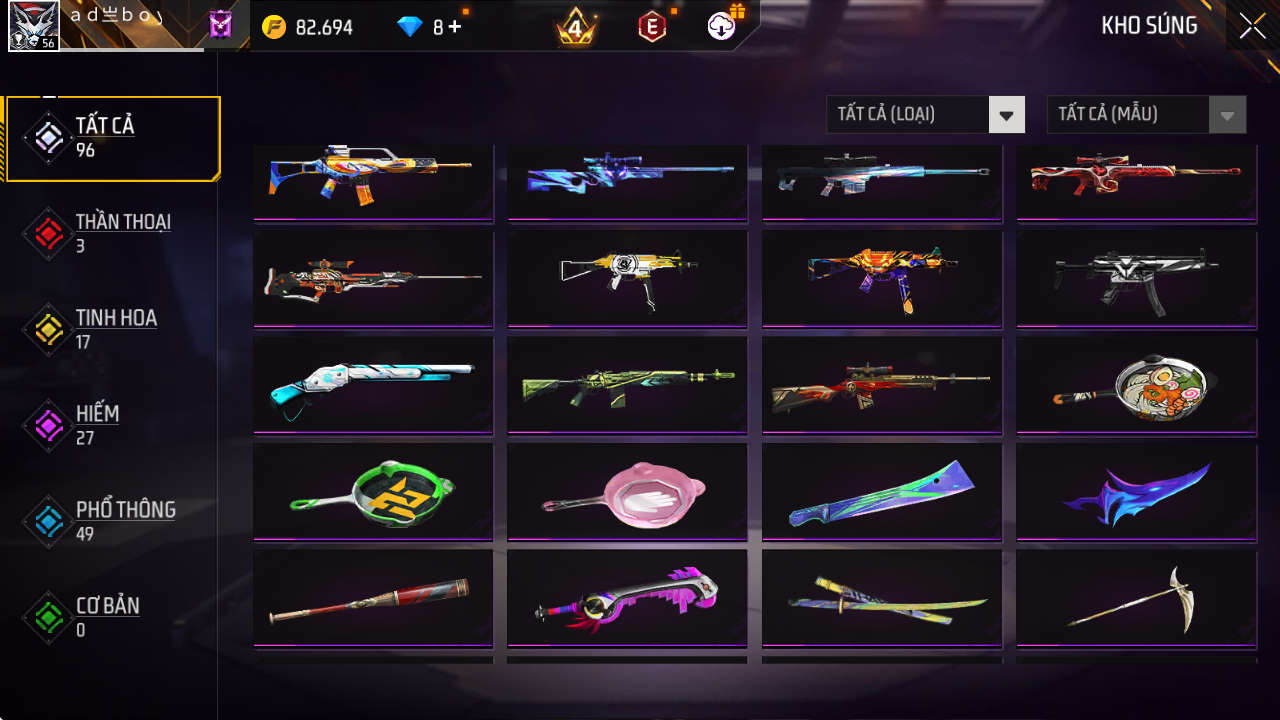Image resolution: width=1280 pixels, height=720 pixels.
Task: Click the cloud download gift icon
Action: (x=722, y=26)
